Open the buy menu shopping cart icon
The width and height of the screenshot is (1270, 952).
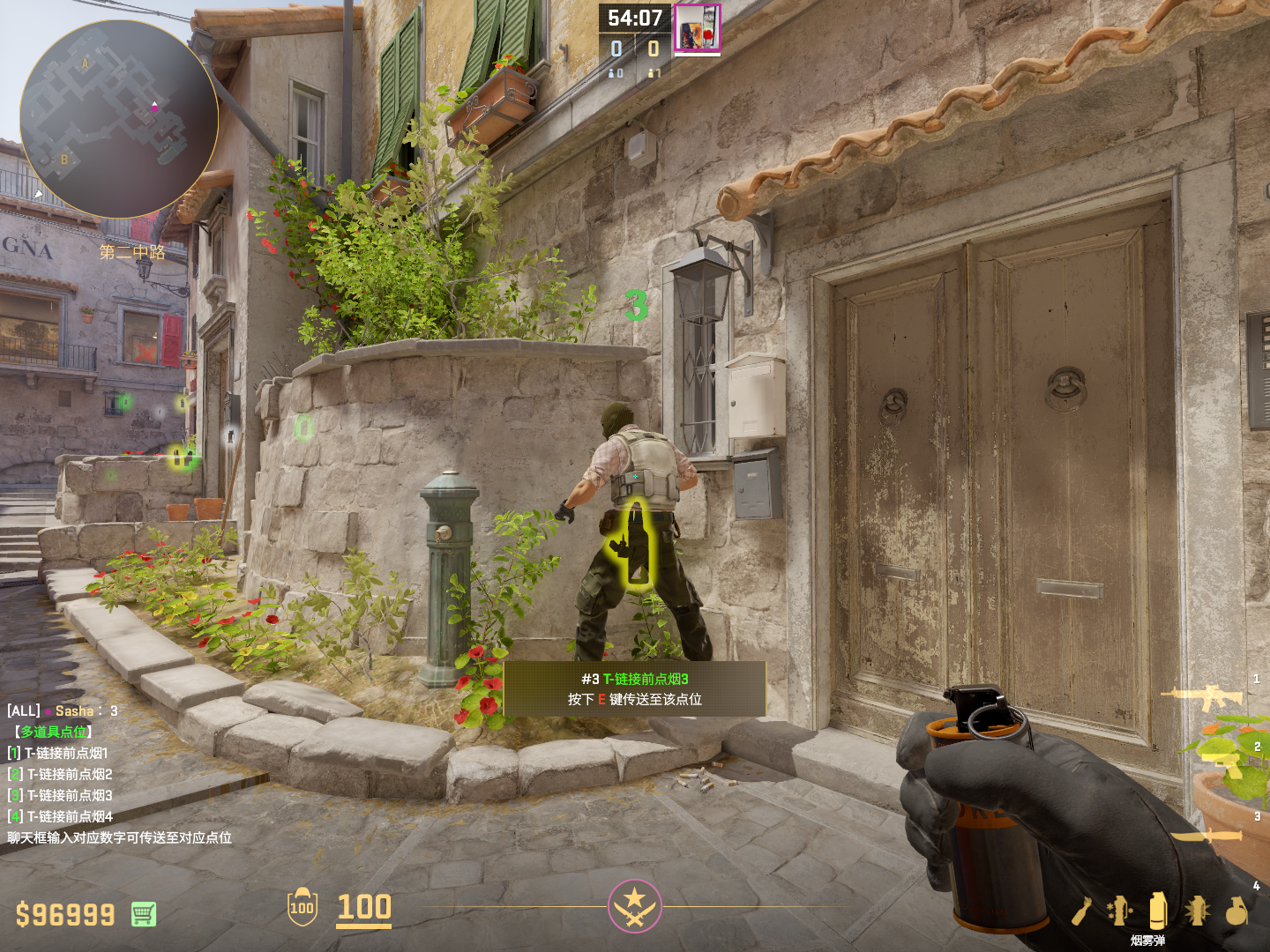coord(144,914)
